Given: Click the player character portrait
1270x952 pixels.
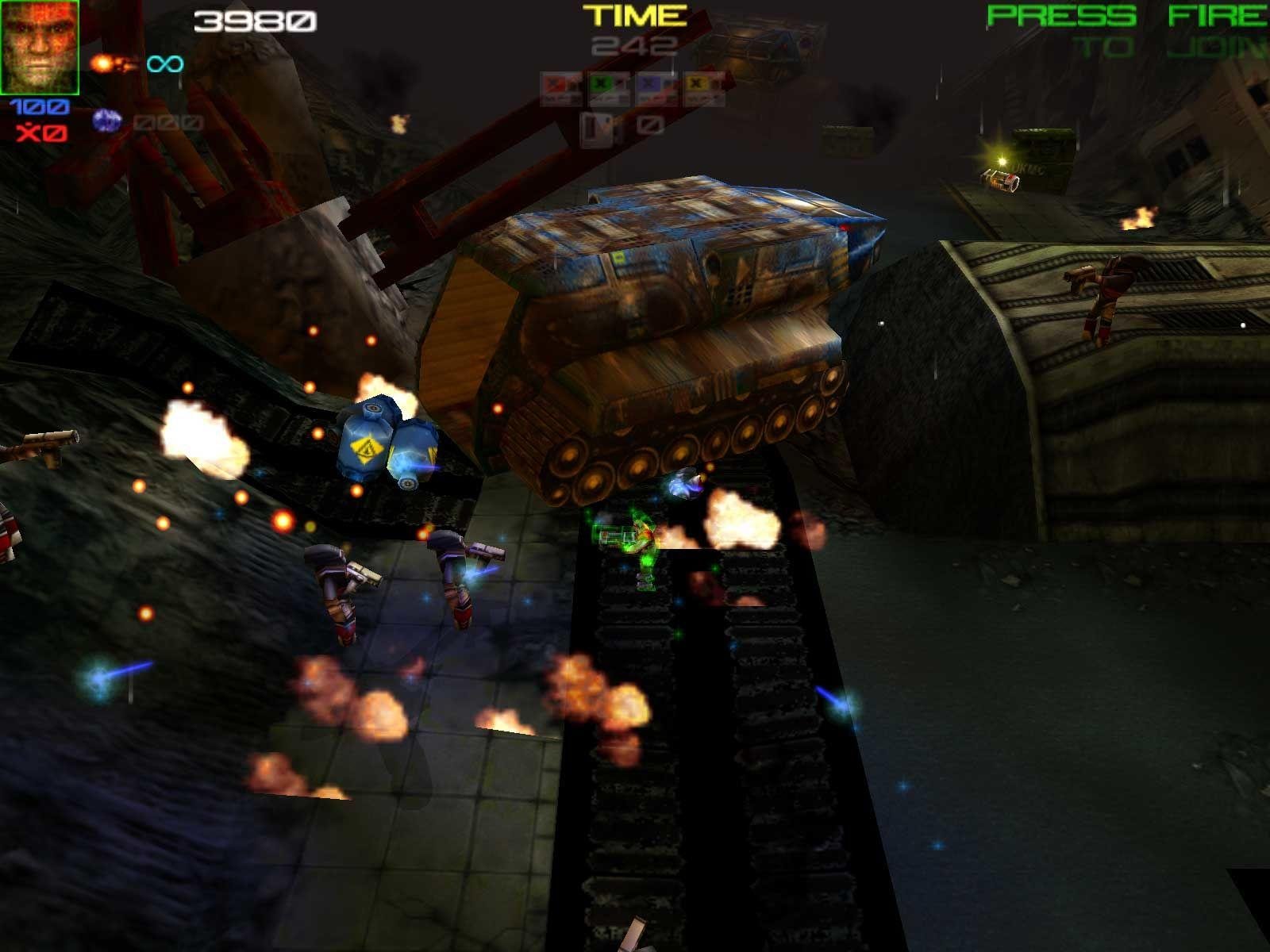Looking at the screenshot, I should pyautogui.click(x=40, y=47).
